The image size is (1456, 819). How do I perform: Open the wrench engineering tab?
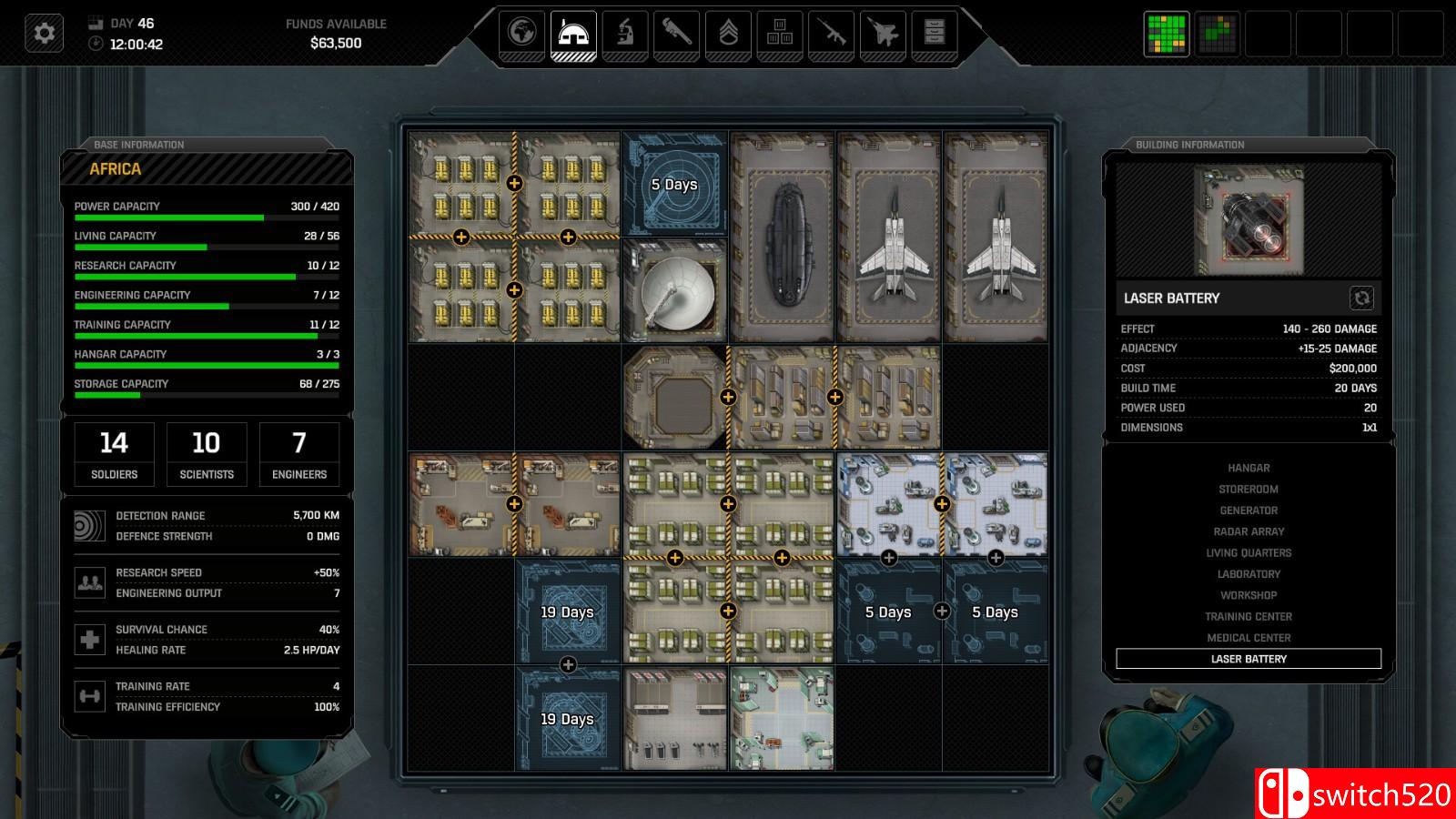[676, 34]
